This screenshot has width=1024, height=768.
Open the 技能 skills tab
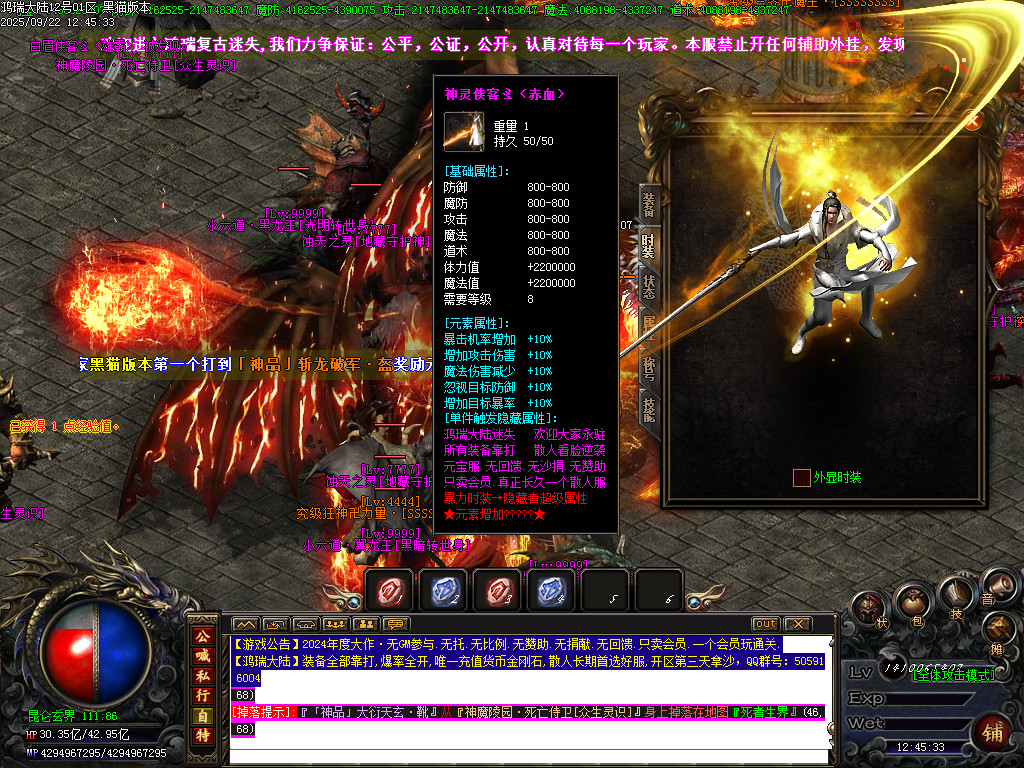[649, 409]
